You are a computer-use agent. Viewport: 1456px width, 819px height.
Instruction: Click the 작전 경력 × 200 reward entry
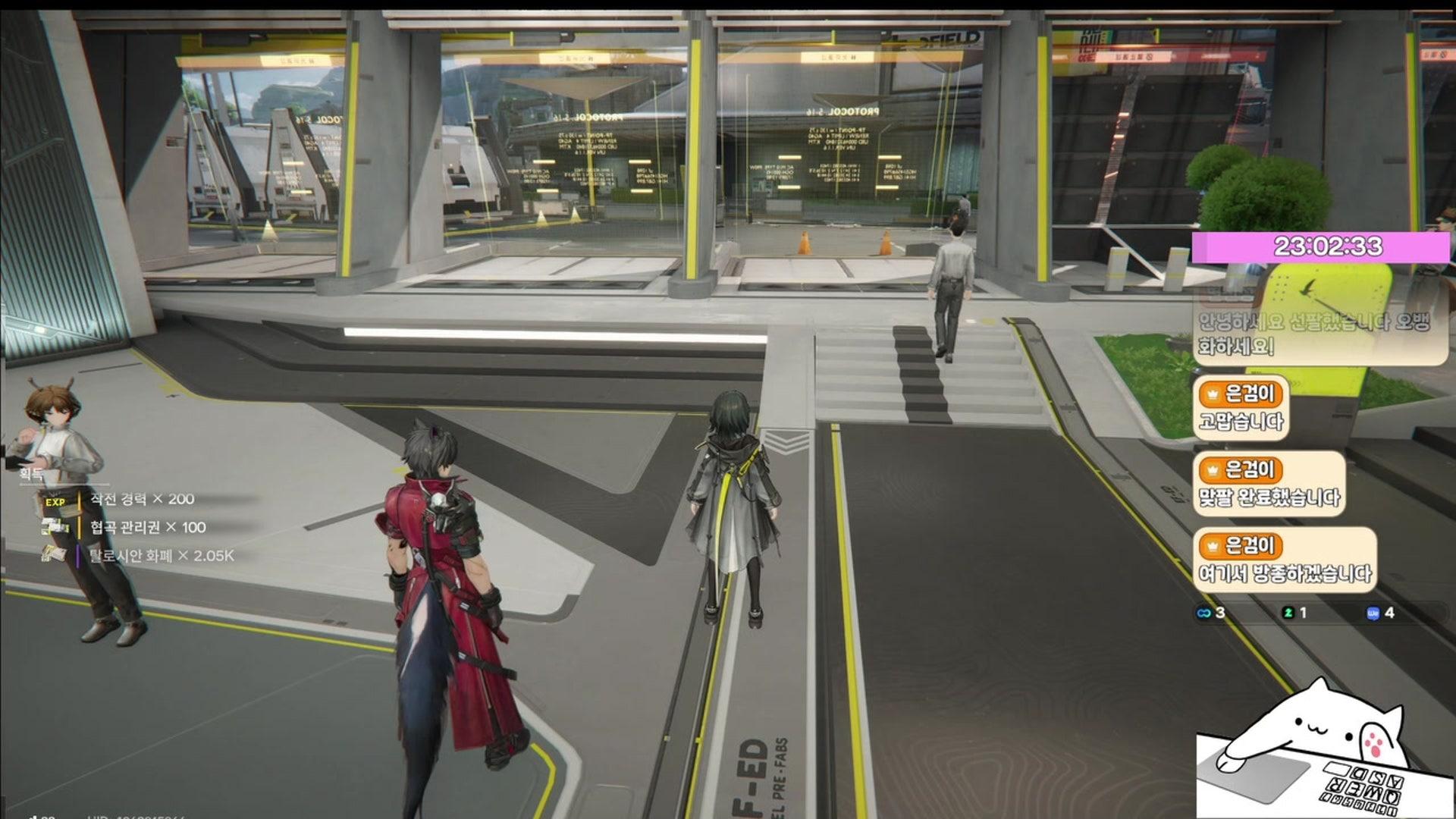[142, 499]
